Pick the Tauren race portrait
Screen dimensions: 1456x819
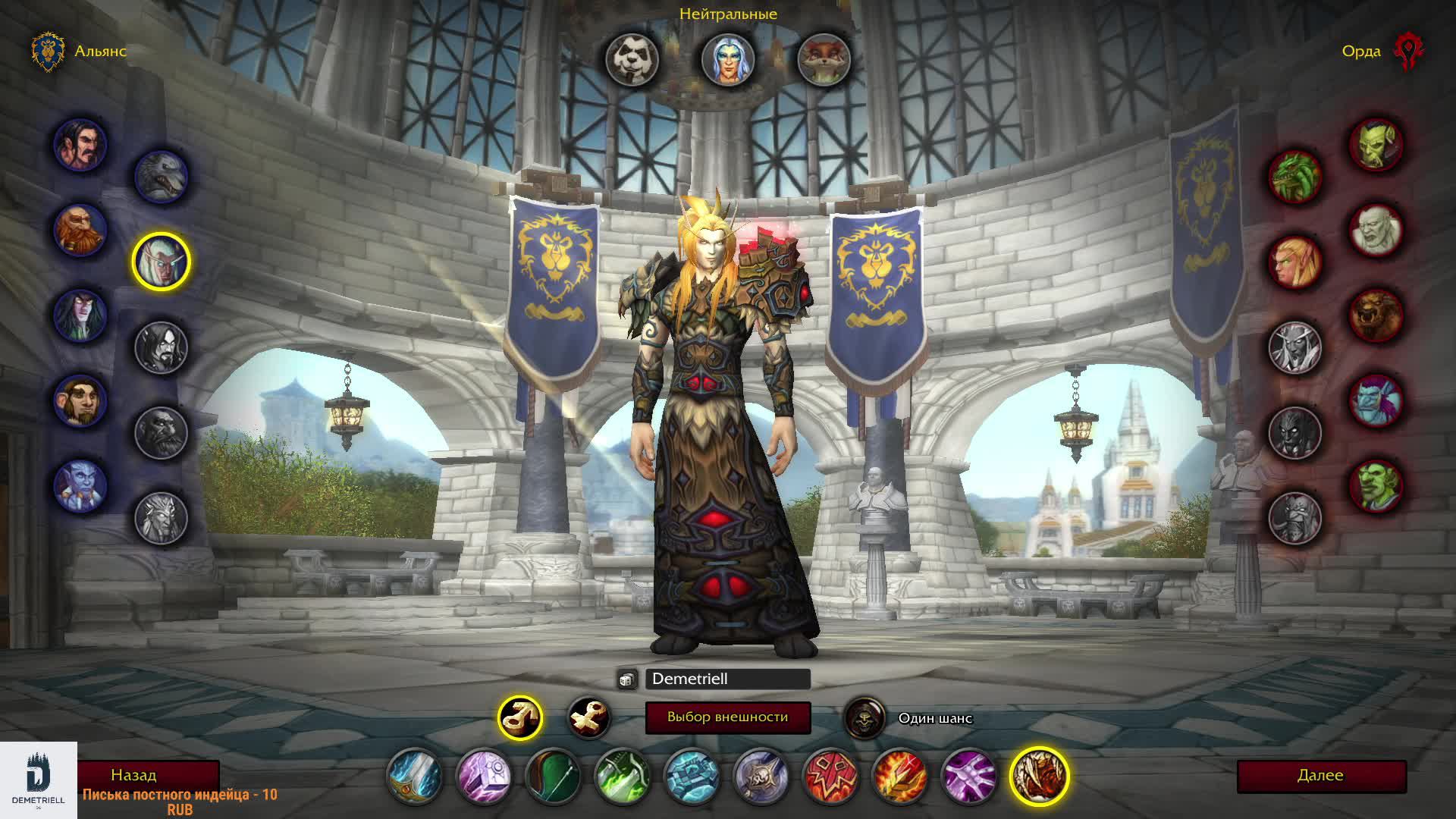click(1376, 315)
